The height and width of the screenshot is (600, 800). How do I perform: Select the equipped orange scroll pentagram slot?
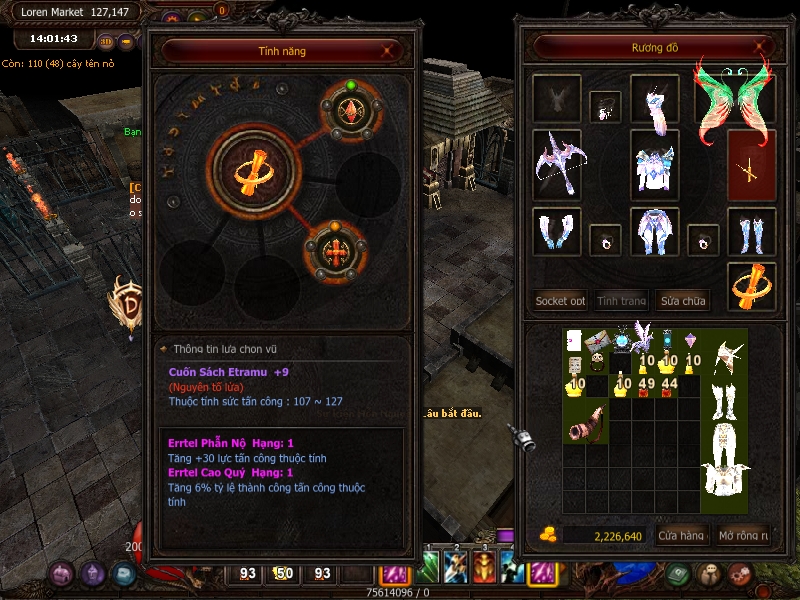coord(751,288)
